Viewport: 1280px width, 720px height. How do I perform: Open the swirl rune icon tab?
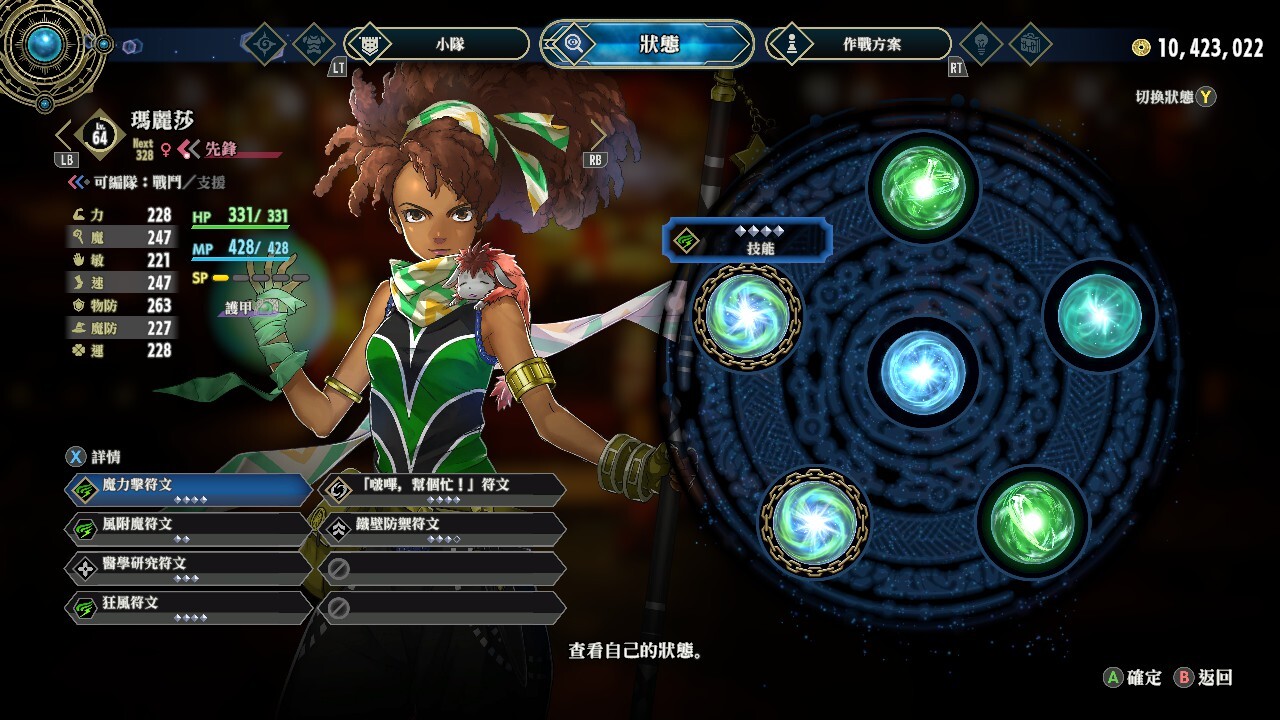[265, 44]
